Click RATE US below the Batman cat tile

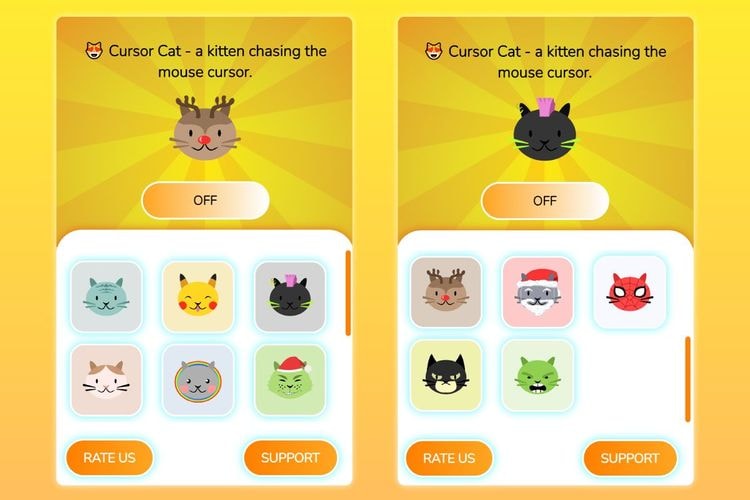[449, 458]
